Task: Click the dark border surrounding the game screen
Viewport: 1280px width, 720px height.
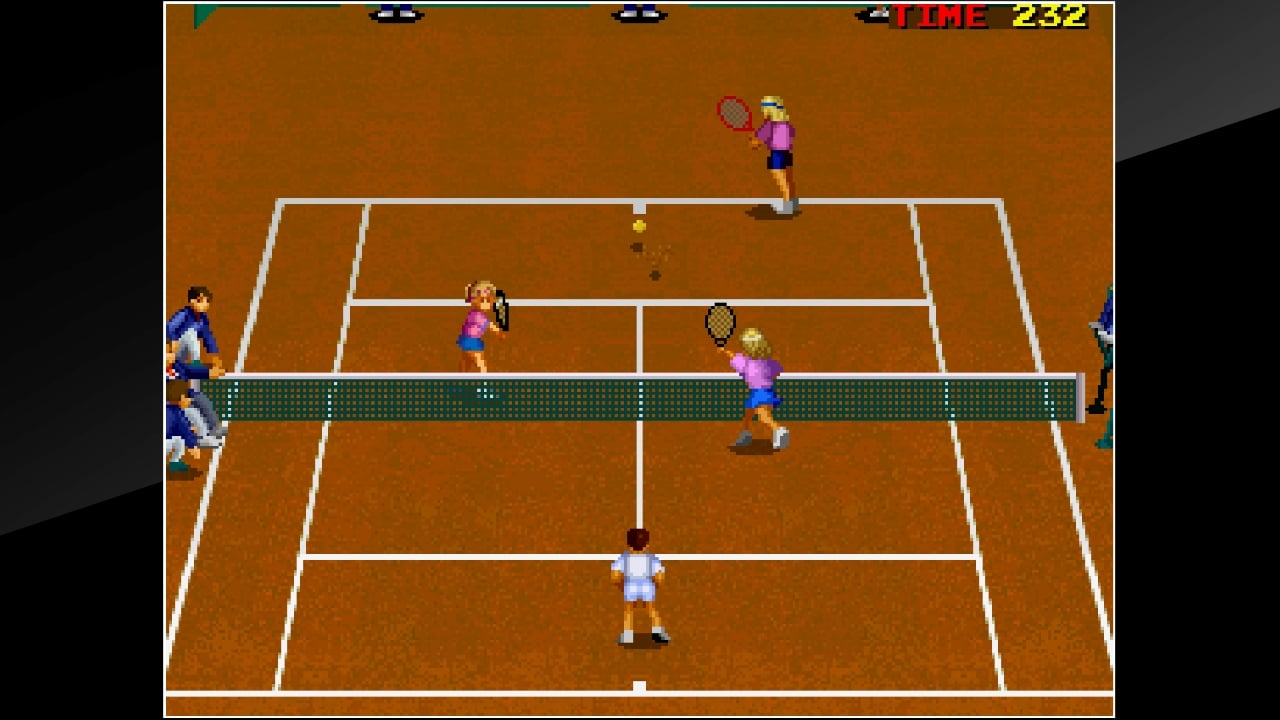Action: tap(80, 360)
